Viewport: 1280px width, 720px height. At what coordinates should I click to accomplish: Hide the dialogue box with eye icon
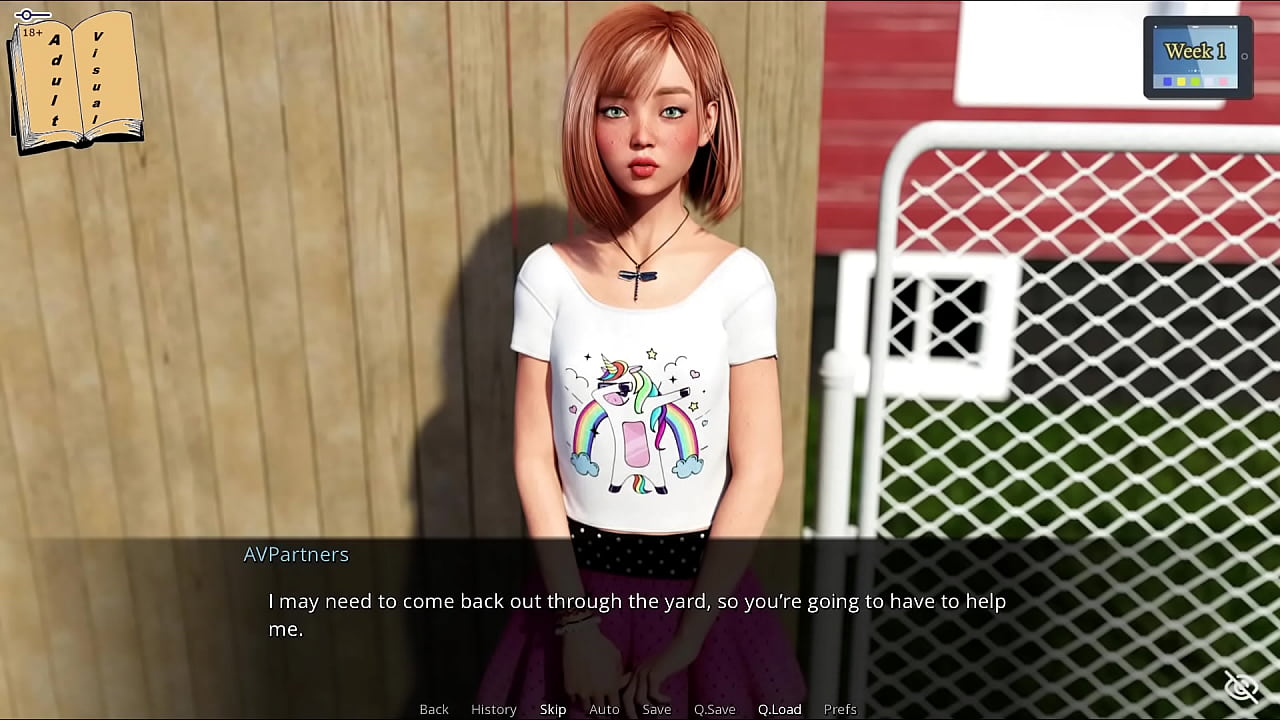(x=1241, y=687)
